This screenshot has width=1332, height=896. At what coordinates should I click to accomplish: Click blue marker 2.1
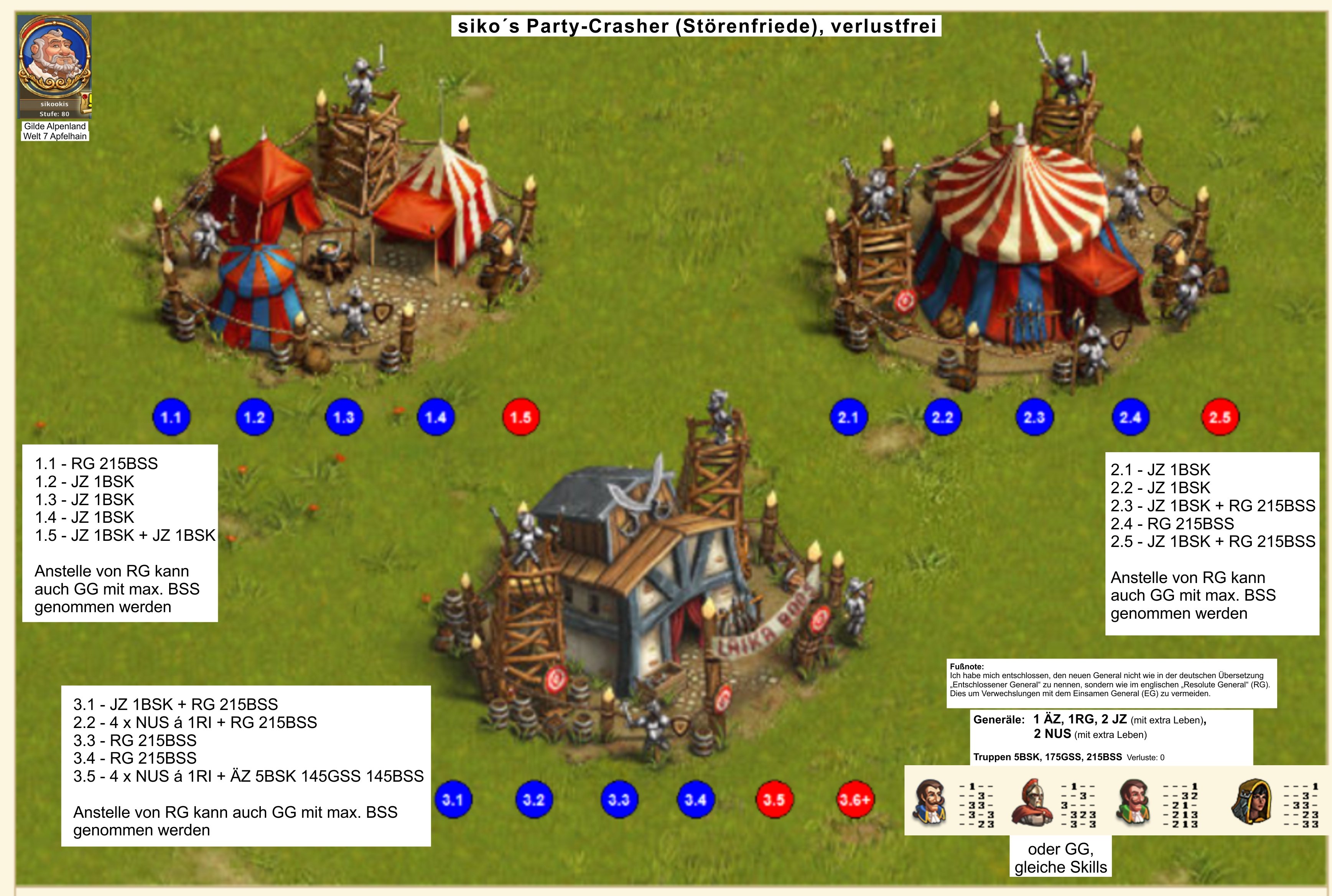[848, 417]
